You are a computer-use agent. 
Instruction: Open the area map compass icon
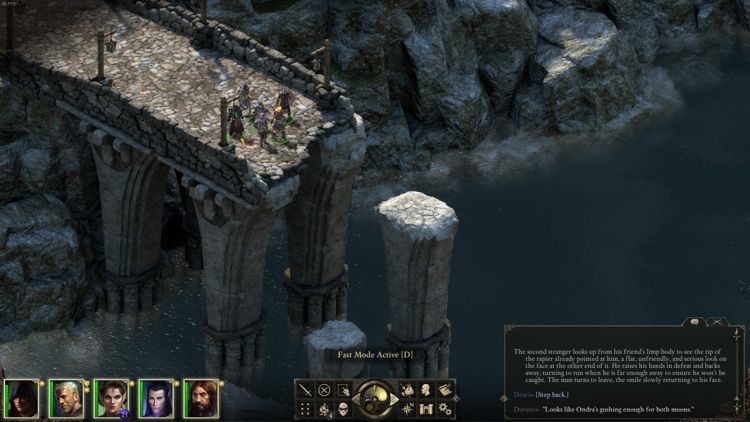tap(409, 408)
